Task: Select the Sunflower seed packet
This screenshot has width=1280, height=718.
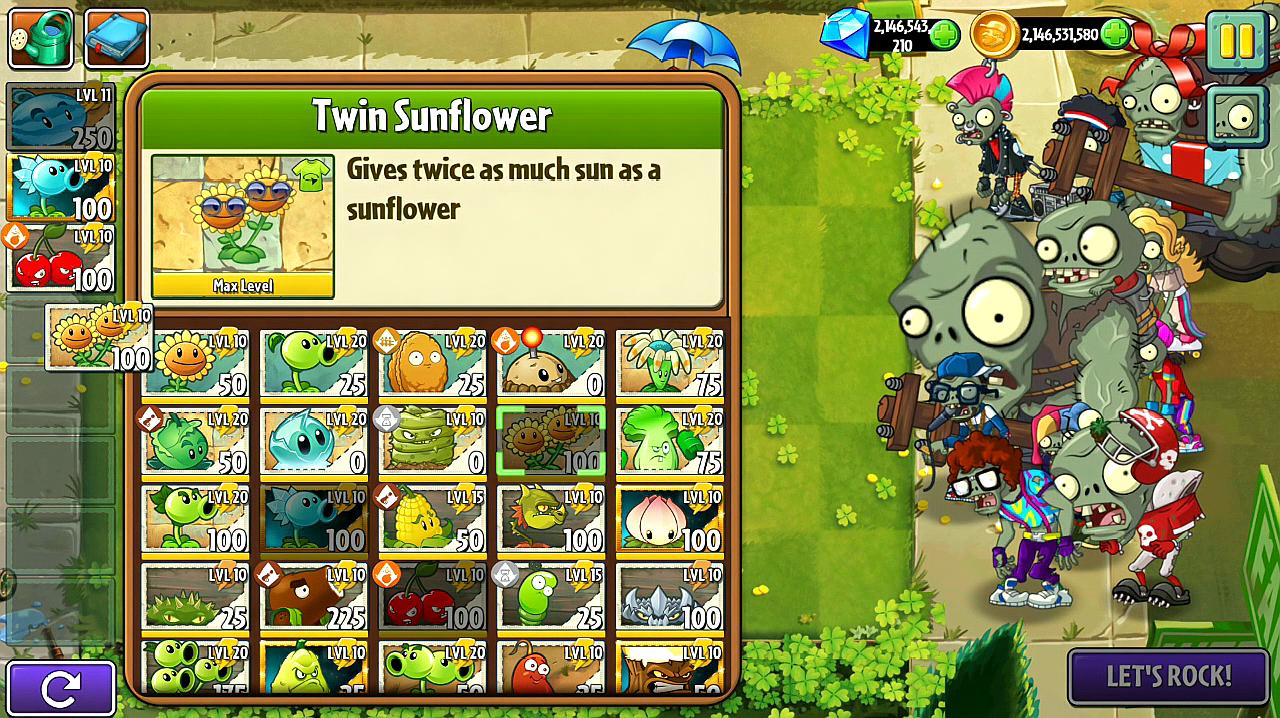Action: pos(196,362)
